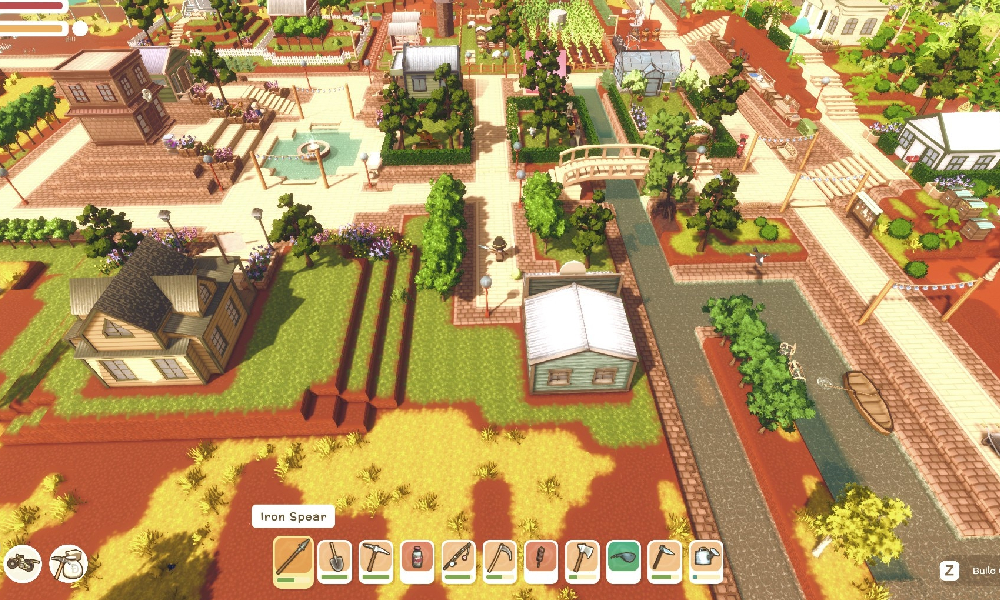Screen dimensions: 1000x600
Task: Open the pickaxe and money bag icon
Action: point(69,561)
